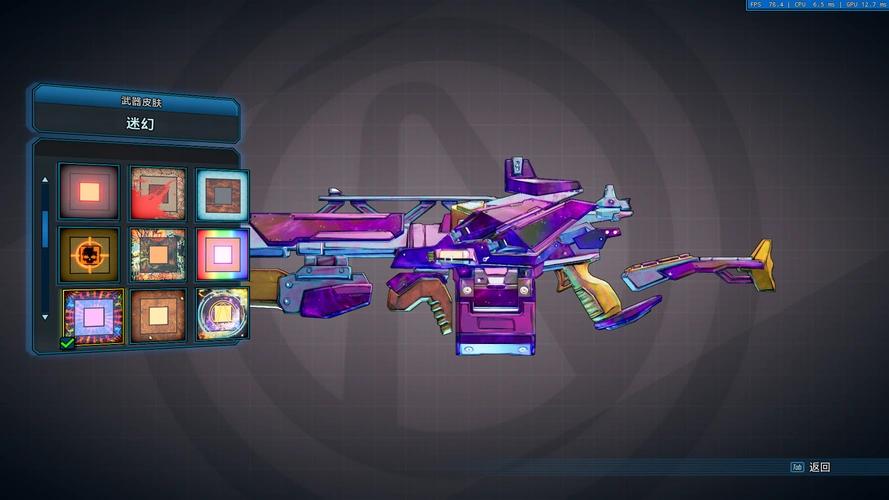Click the skin list's down arrow

tap(44, 317)
